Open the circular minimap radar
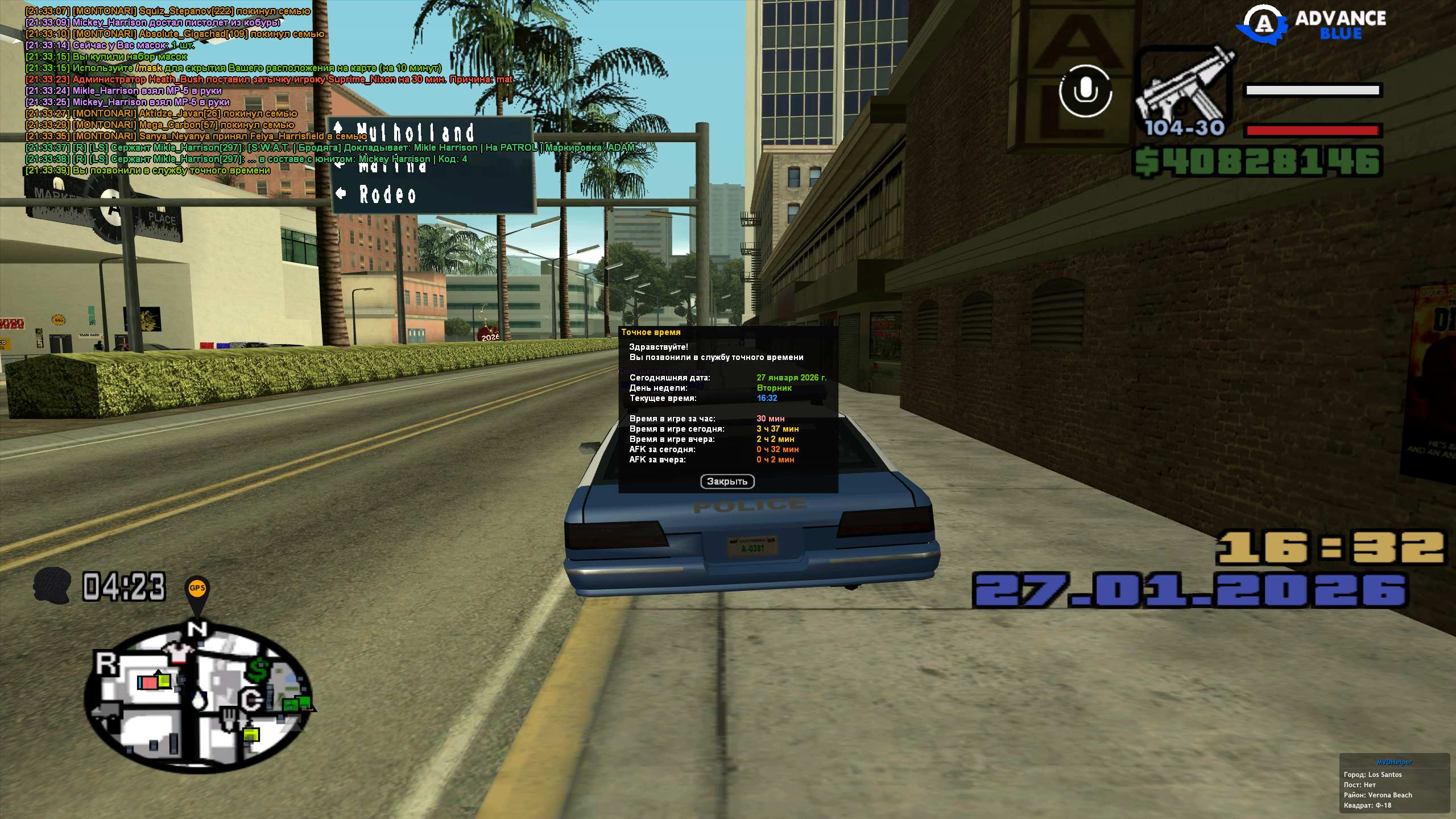Image resolution: width=1456 pixels, height=819 pixels. [x=198, y=698]
